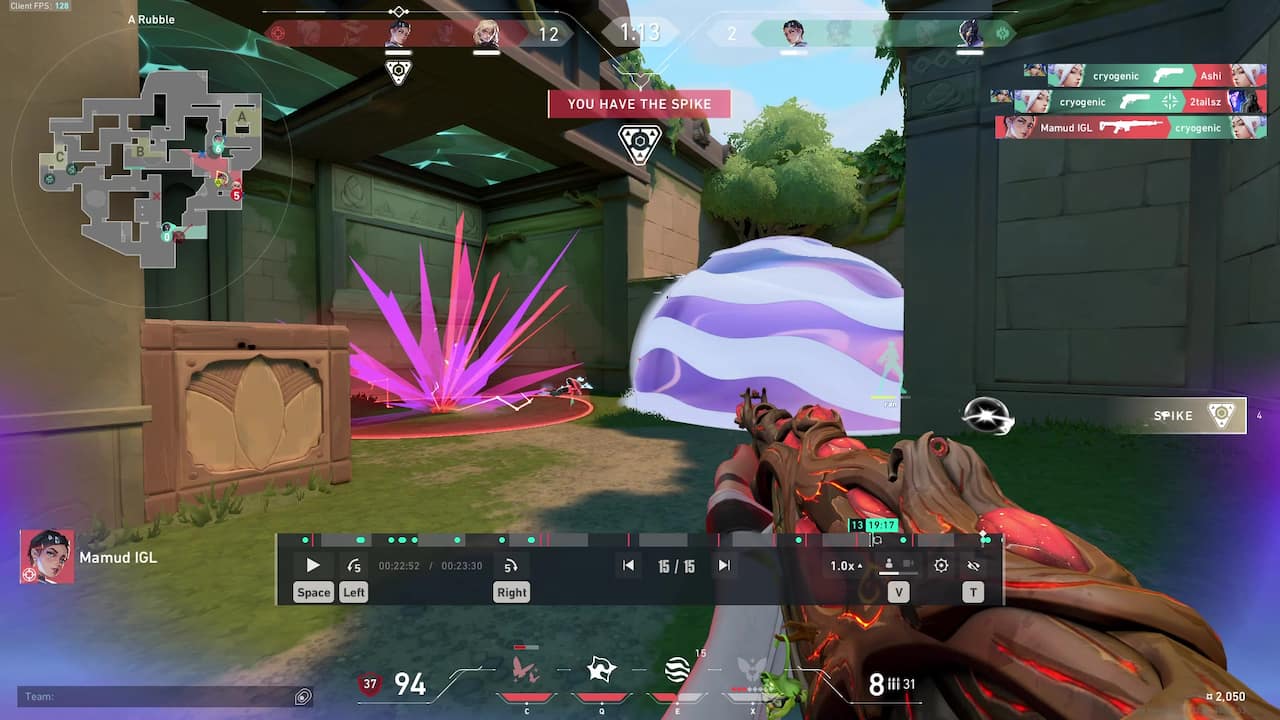Screen dimensions: 1280x720
Task: Play the replay with the play button
Action: coord(313,566)
